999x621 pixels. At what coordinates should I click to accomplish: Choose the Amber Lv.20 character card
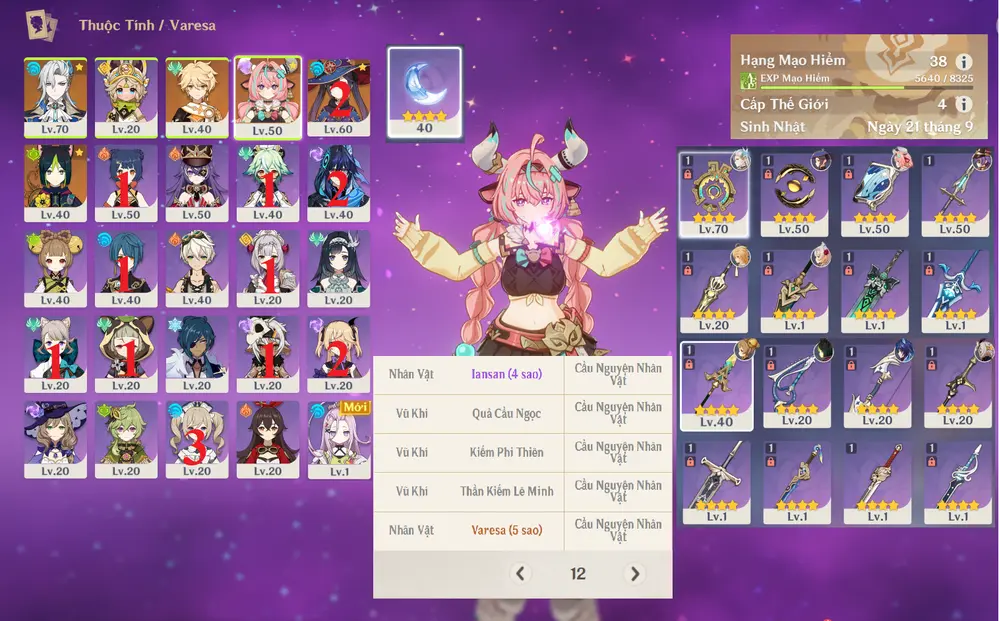click(x=267, y=440)
